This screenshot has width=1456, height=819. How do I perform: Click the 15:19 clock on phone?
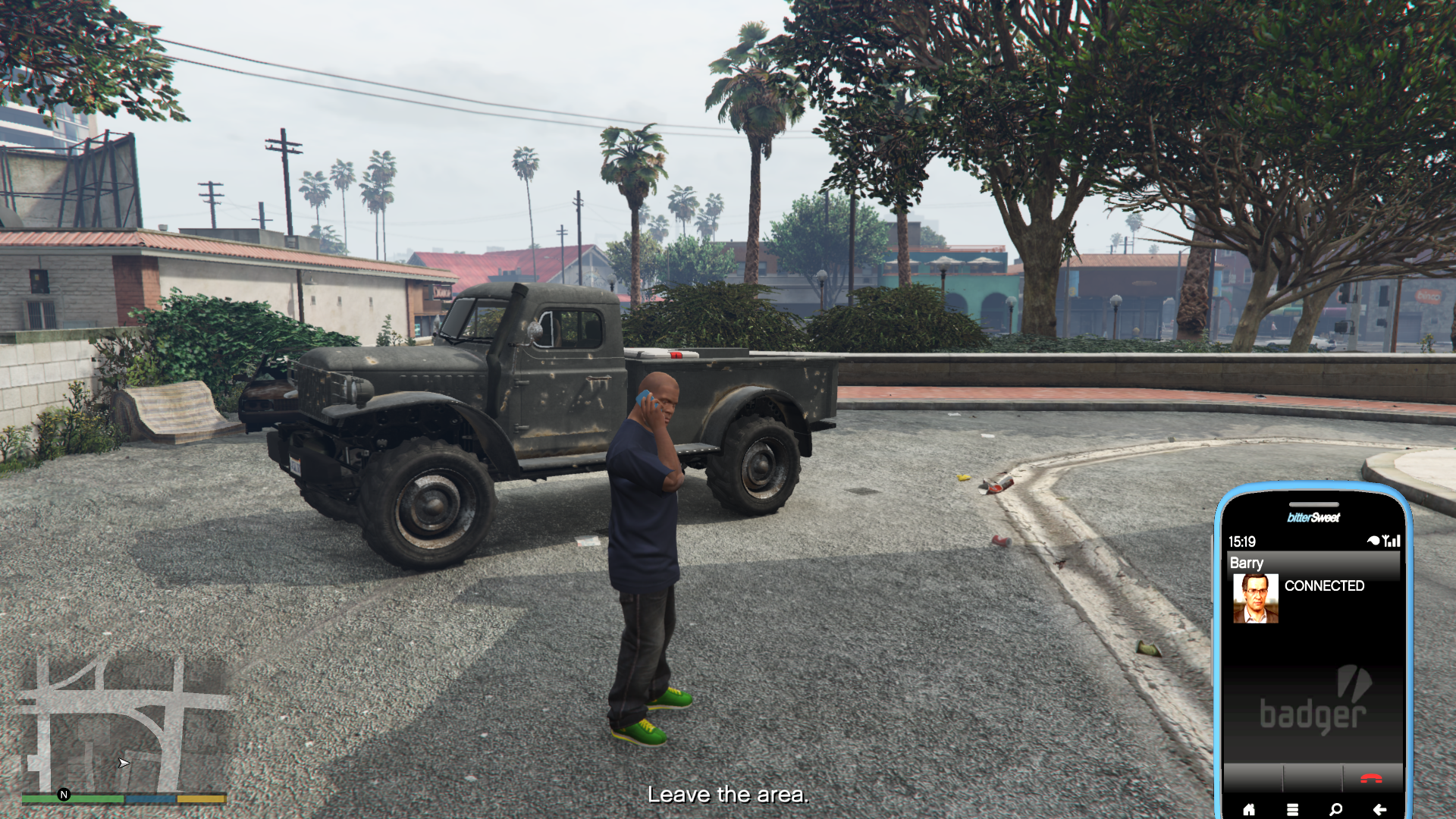(x=1241, y=541)
